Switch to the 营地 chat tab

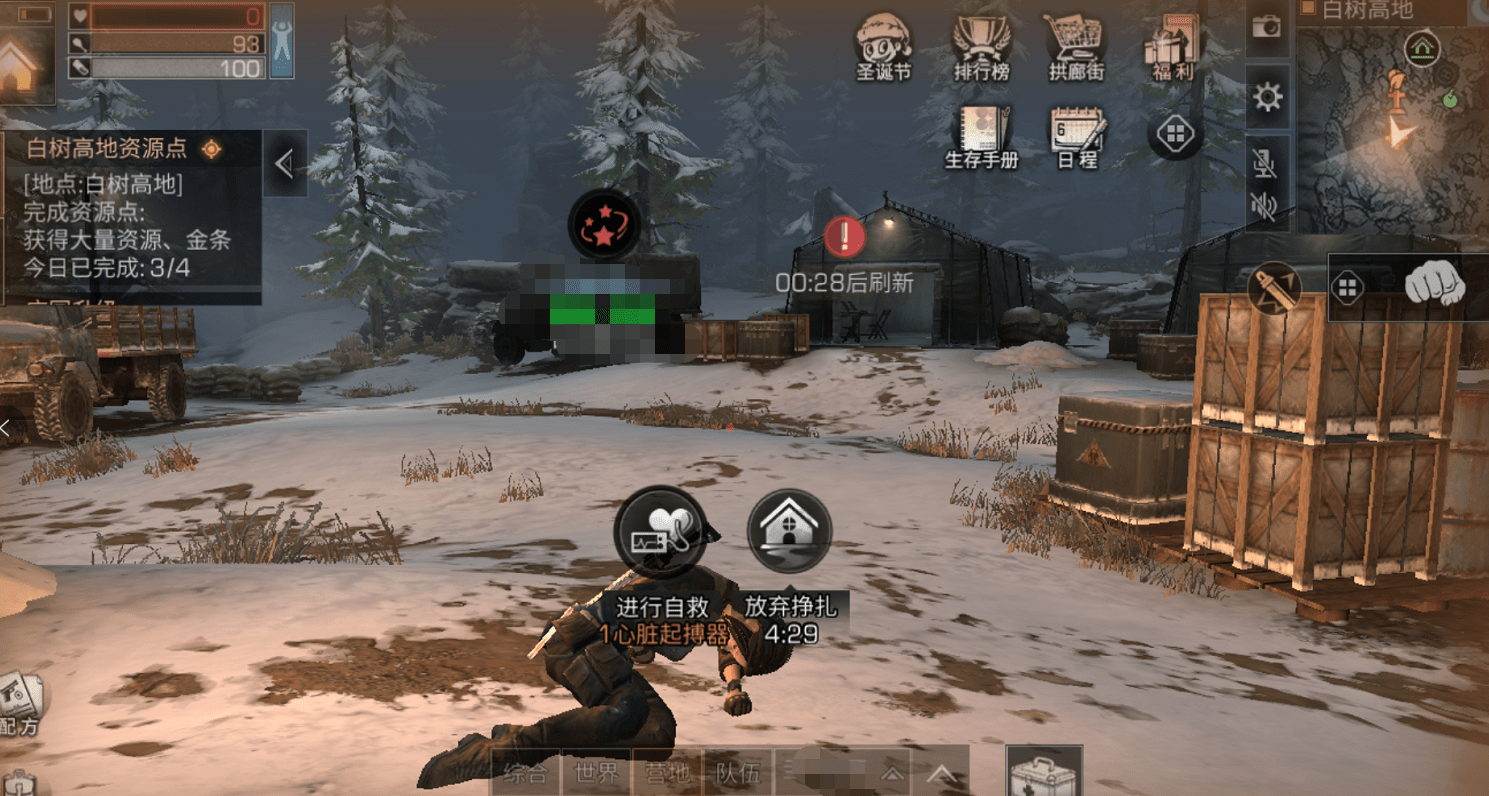pyautogui.click(x=667, y=772)
